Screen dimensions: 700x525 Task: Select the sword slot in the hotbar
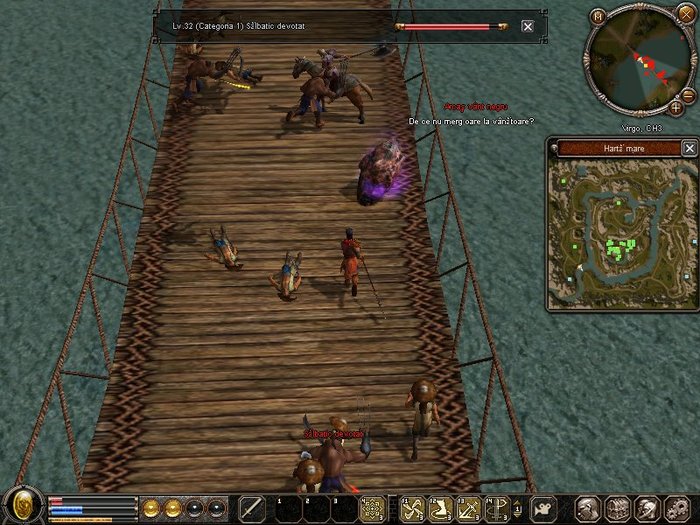point(252,508)
